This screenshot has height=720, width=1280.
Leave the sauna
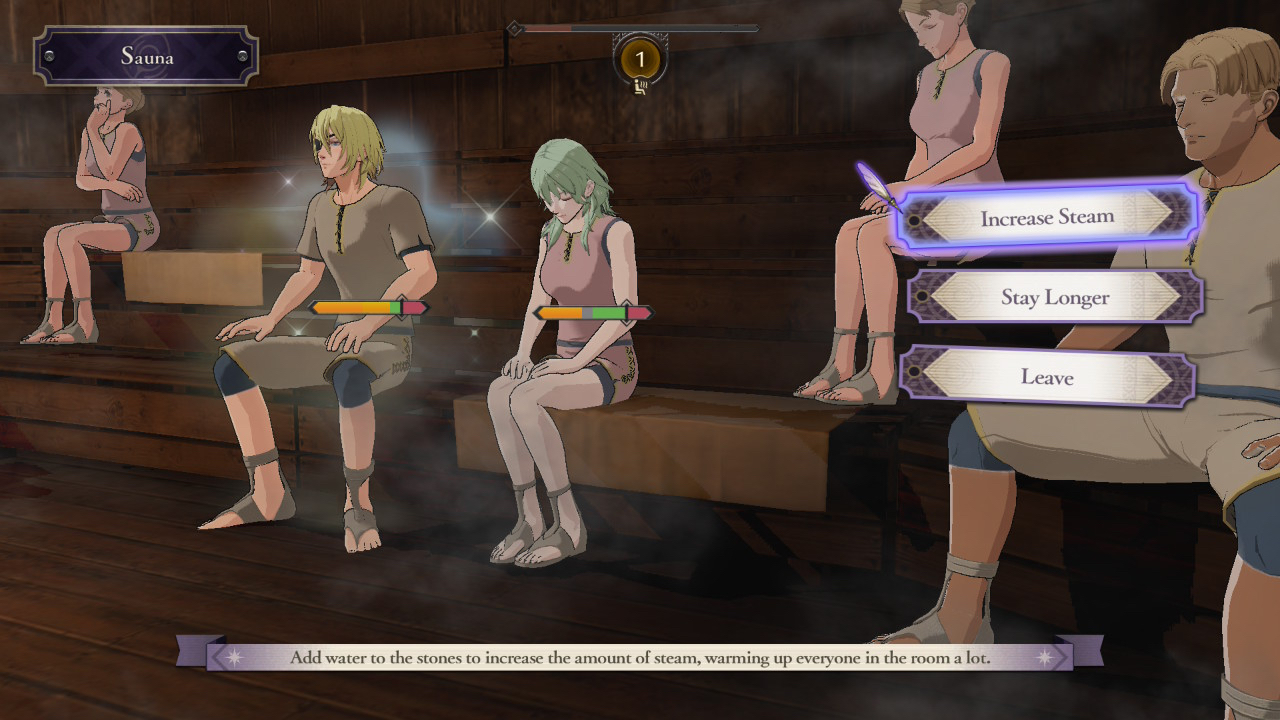click(x=1046, y=377)
